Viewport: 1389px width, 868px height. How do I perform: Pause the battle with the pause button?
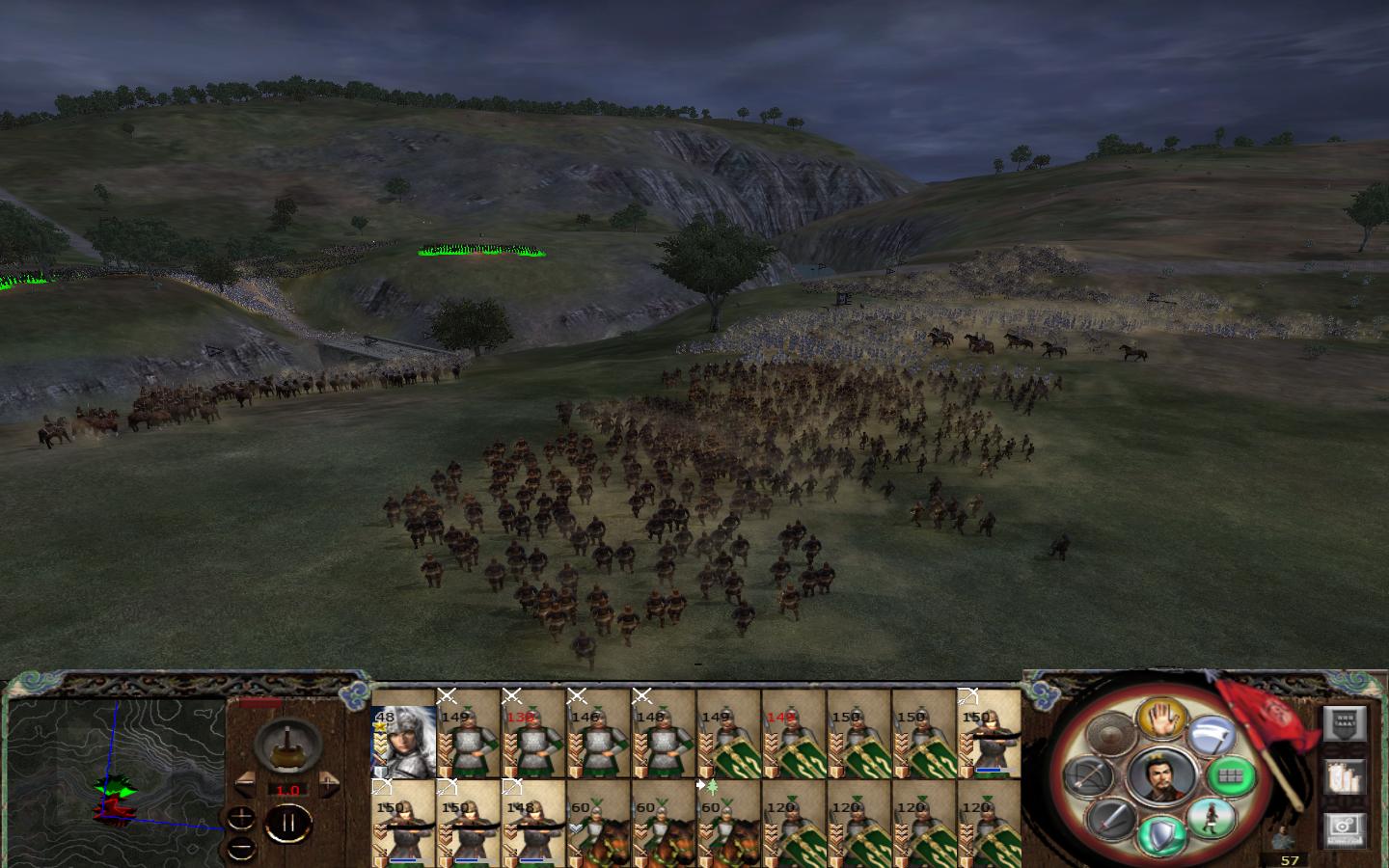[x=288, y=823]
